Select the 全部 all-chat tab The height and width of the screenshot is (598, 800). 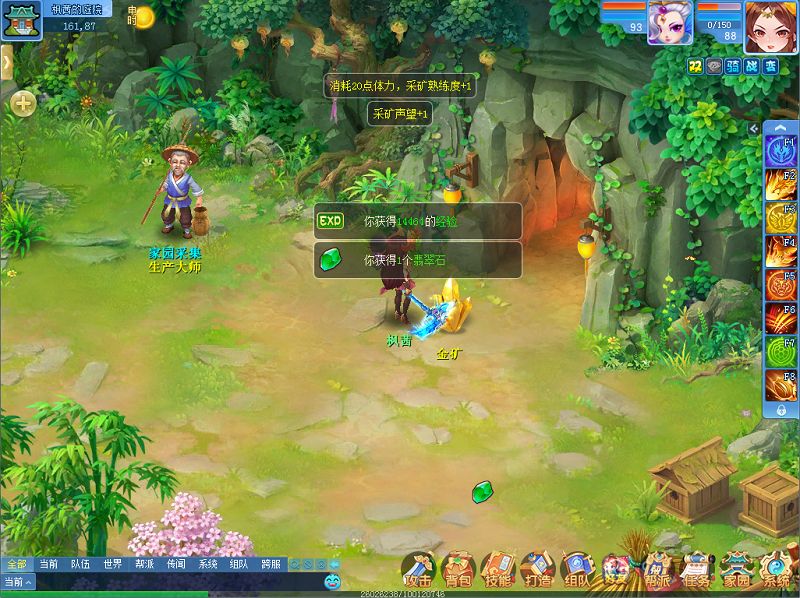pyautogui.click(x=16, y=564)
